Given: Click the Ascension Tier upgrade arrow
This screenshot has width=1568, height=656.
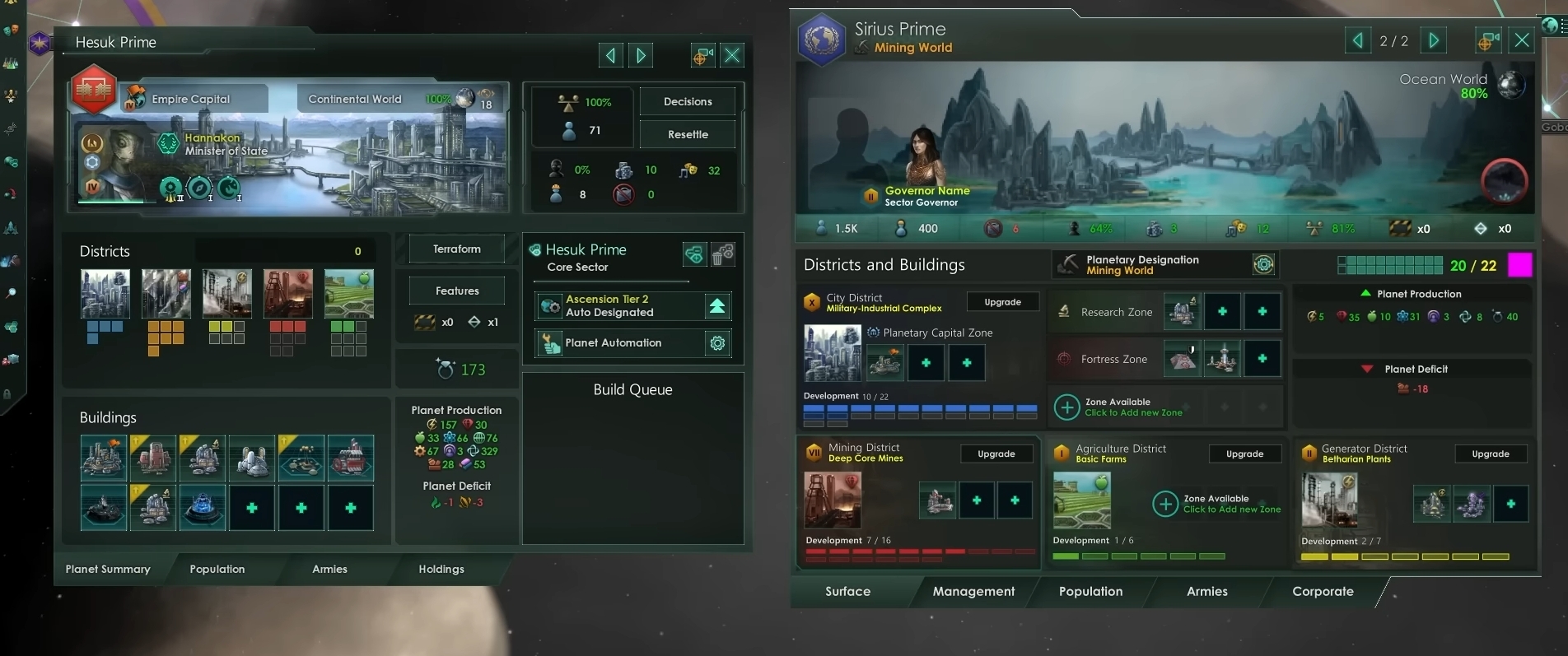Looking at the screenshot, I should (717, 306).
